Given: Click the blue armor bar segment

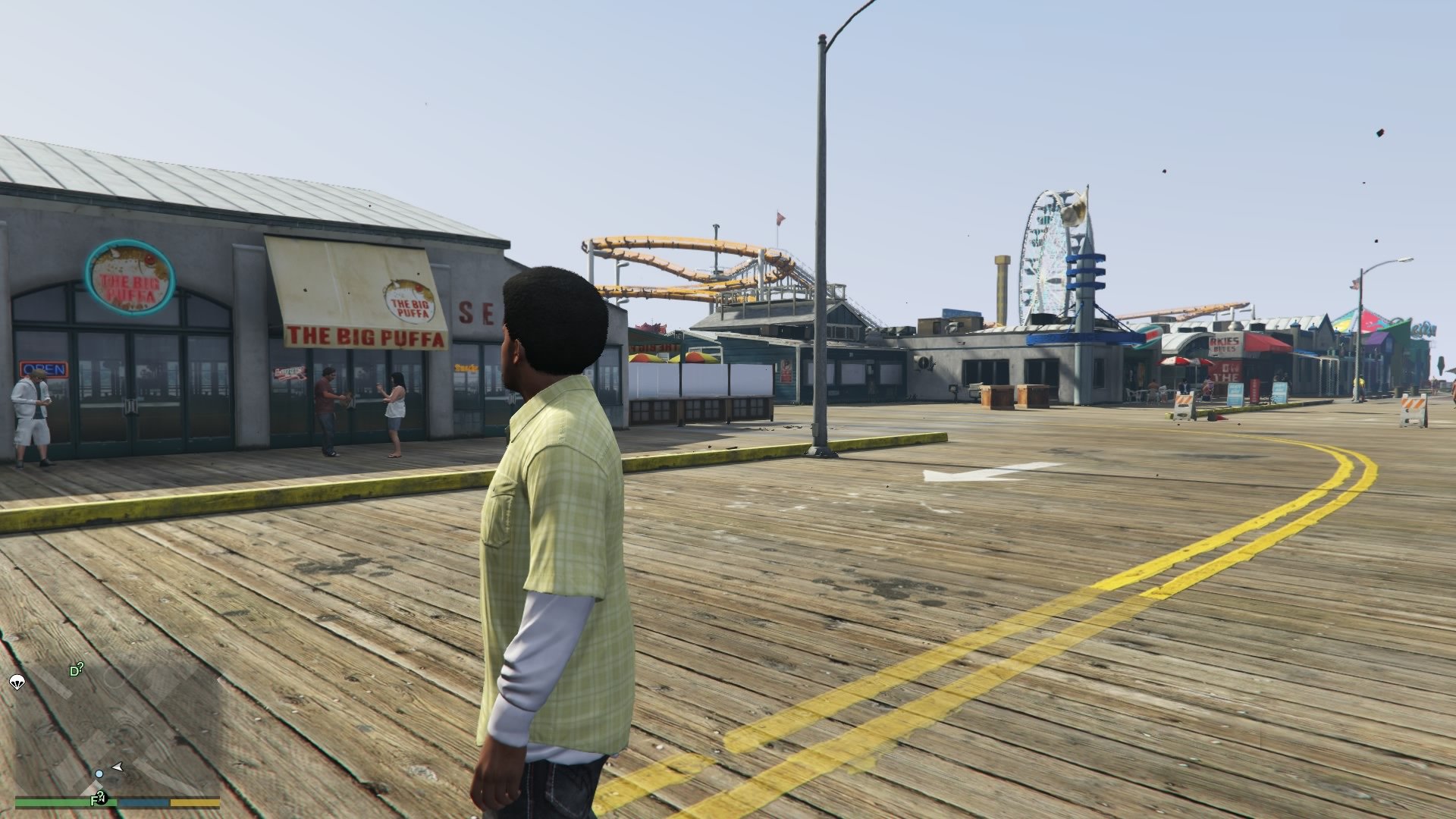Looking at the screenshot, I should tap(143, 802).
